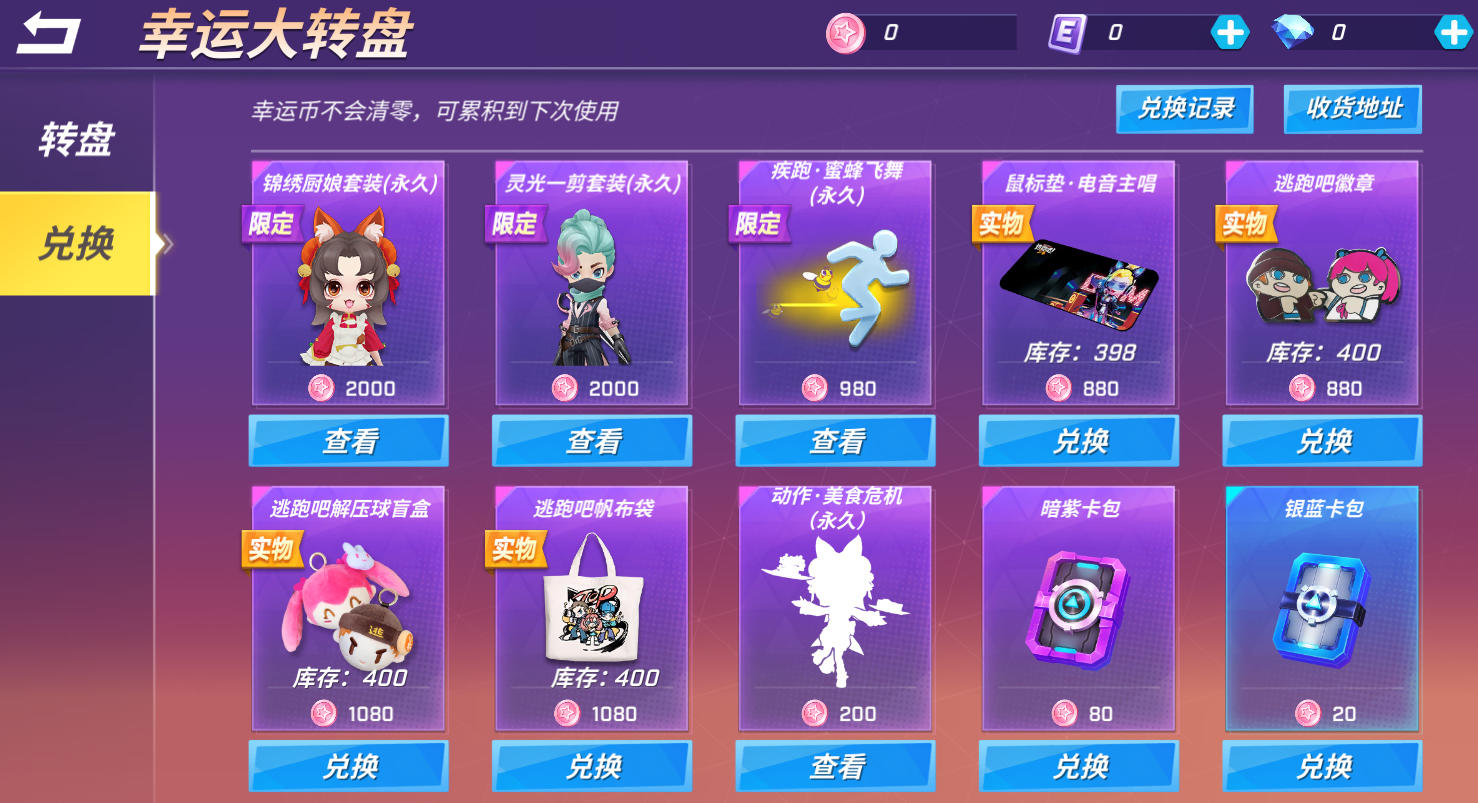Click 兑换 under 逃跑吧解压球盲盒
Viewport: 1478px width, 803px height.
click(x=348, y=766)
